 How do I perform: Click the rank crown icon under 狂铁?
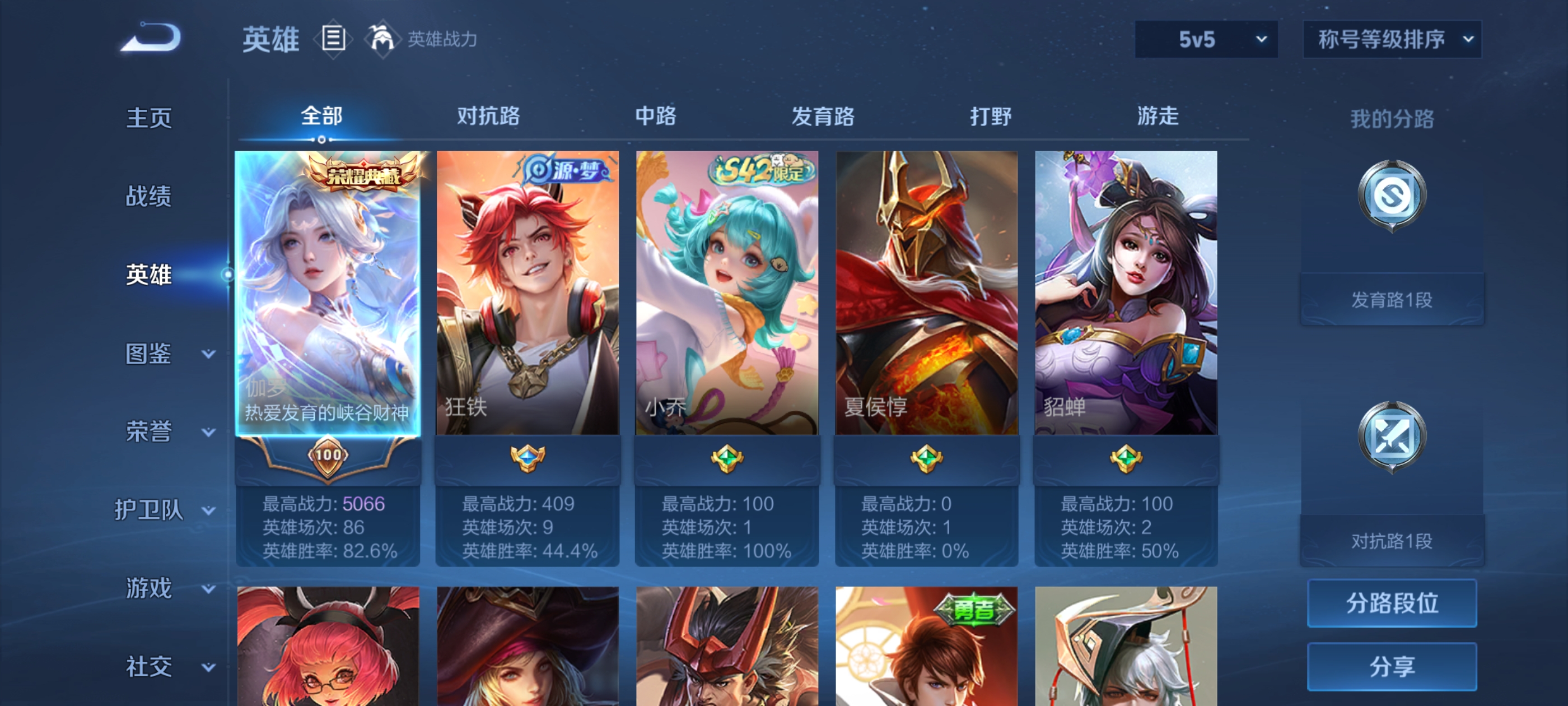[527, 459]
